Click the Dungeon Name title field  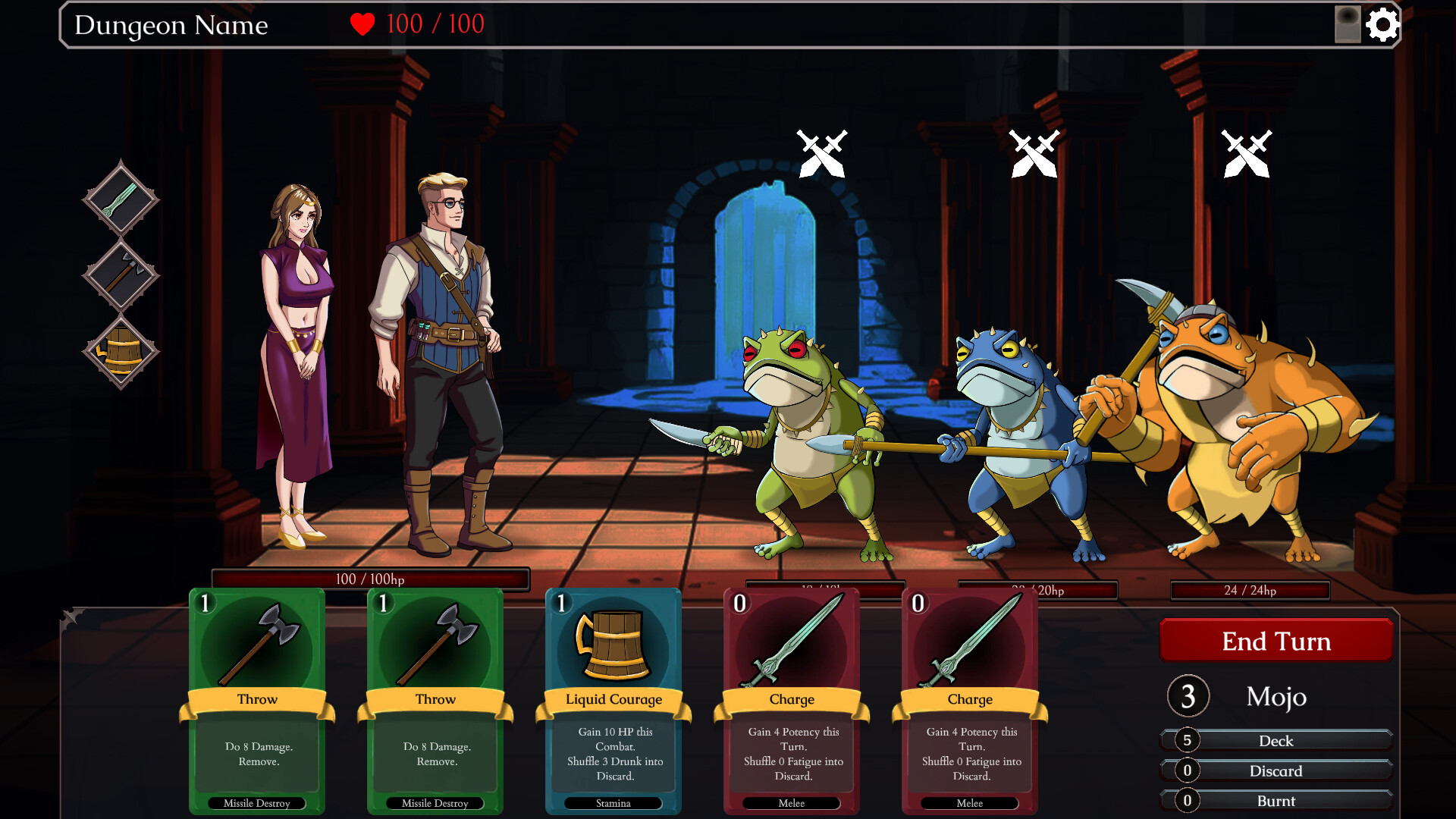point(170,25)
